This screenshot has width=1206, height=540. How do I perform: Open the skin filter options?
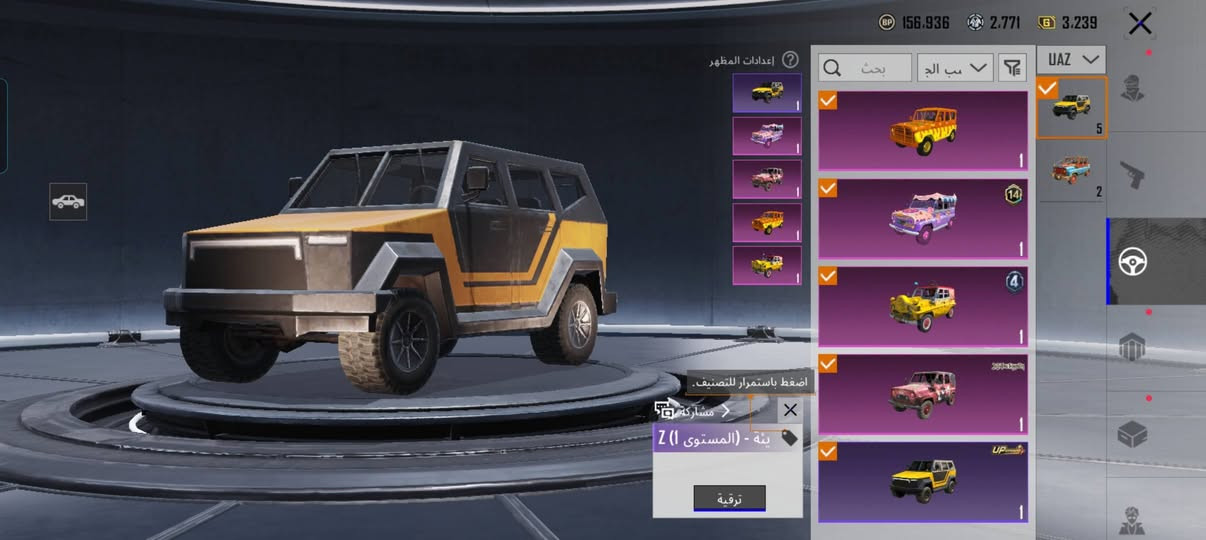[x=1013, y=68]
